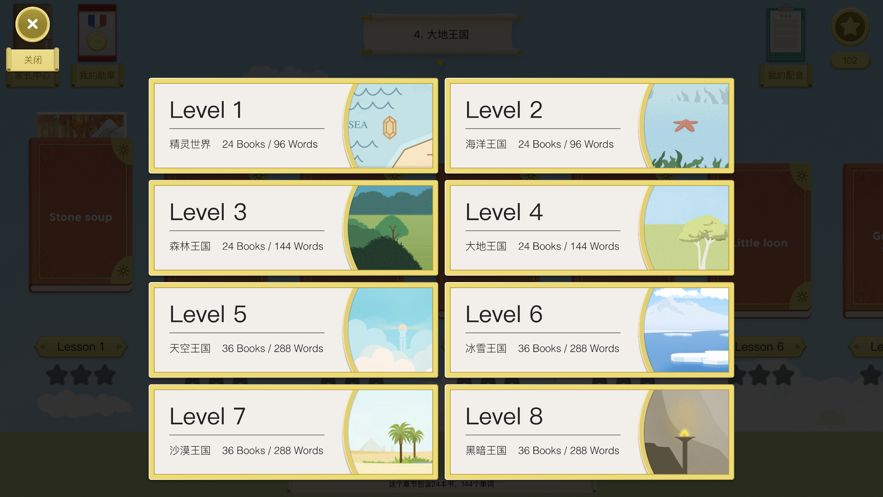Viewport: 883px width, 497px height.
Task: Open Level 7 沙漠王国
Action: pyautogui.click(x=293, y=432)
